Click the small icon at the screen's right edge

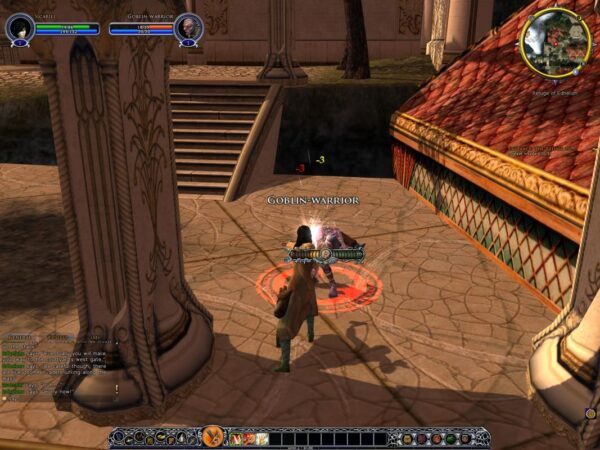click(590, 411)
